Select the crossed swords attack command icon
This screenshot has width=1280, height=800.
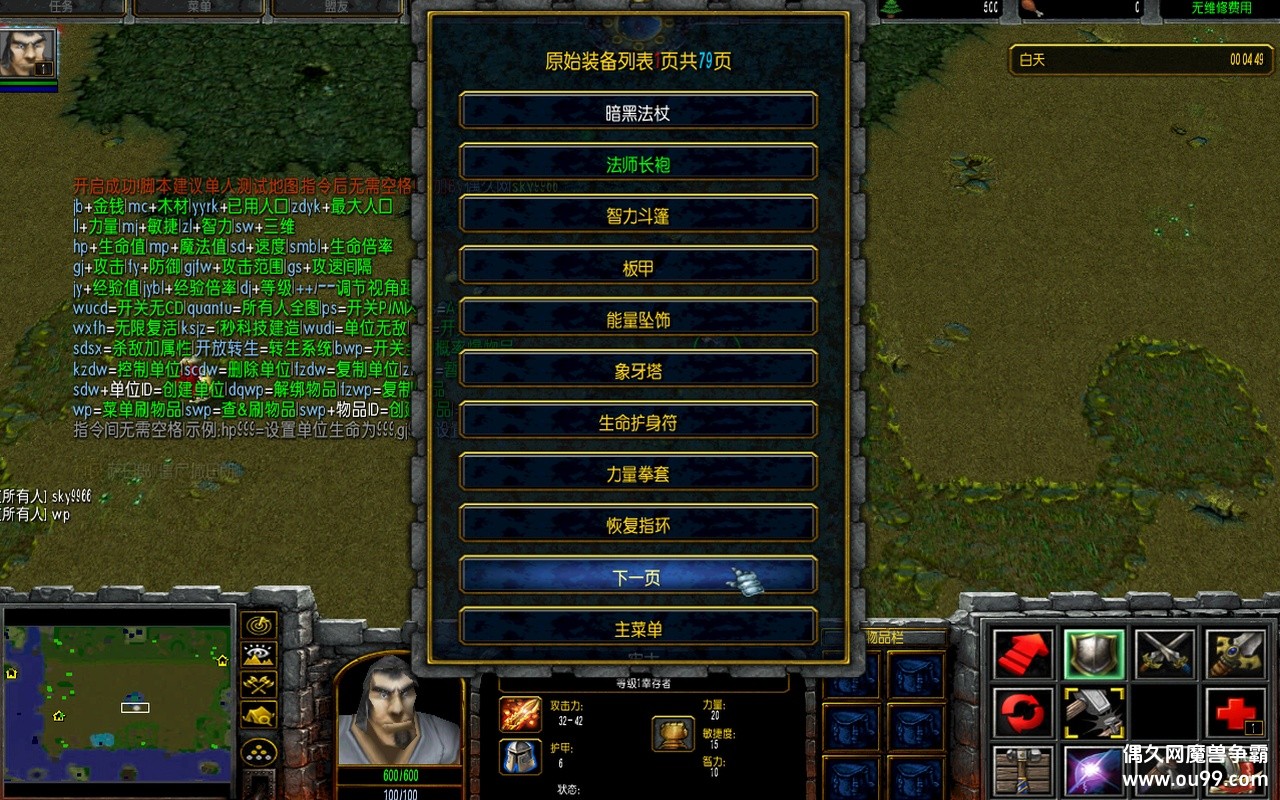point(1165,653)
